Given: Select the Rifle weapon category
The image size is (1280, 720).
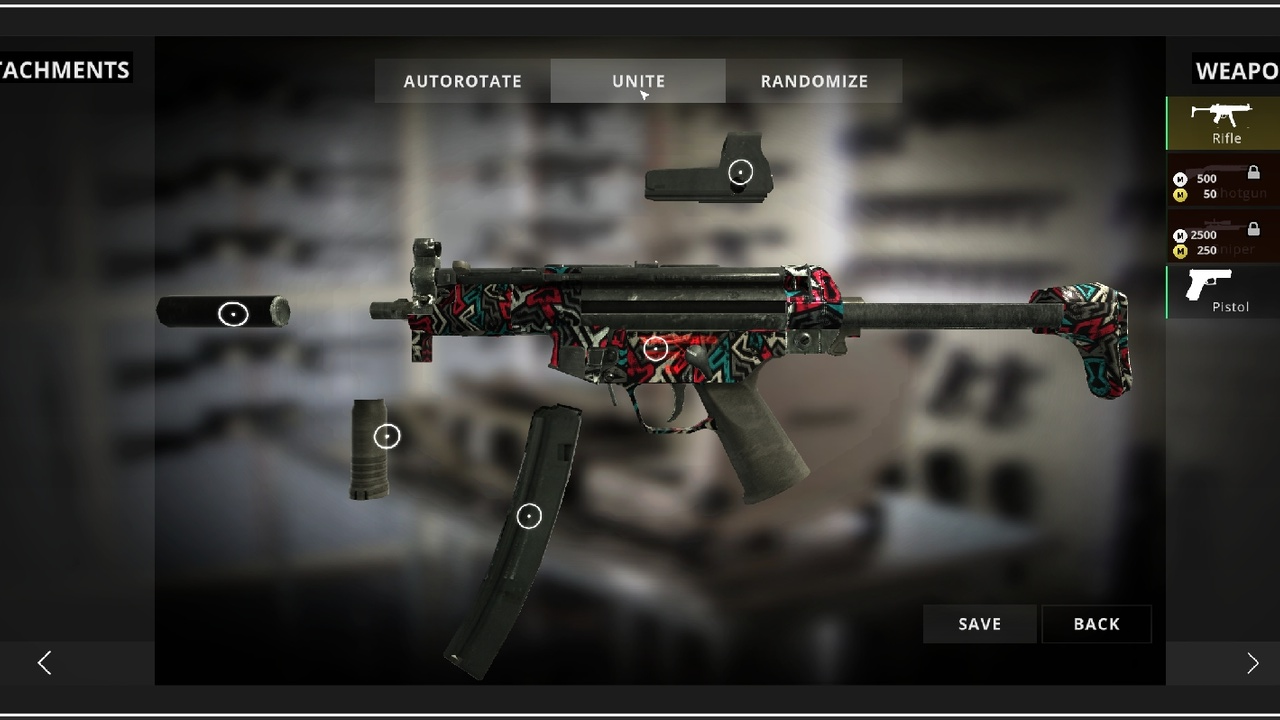Looking at the screenshot, I should click(x=1224, y=123).
